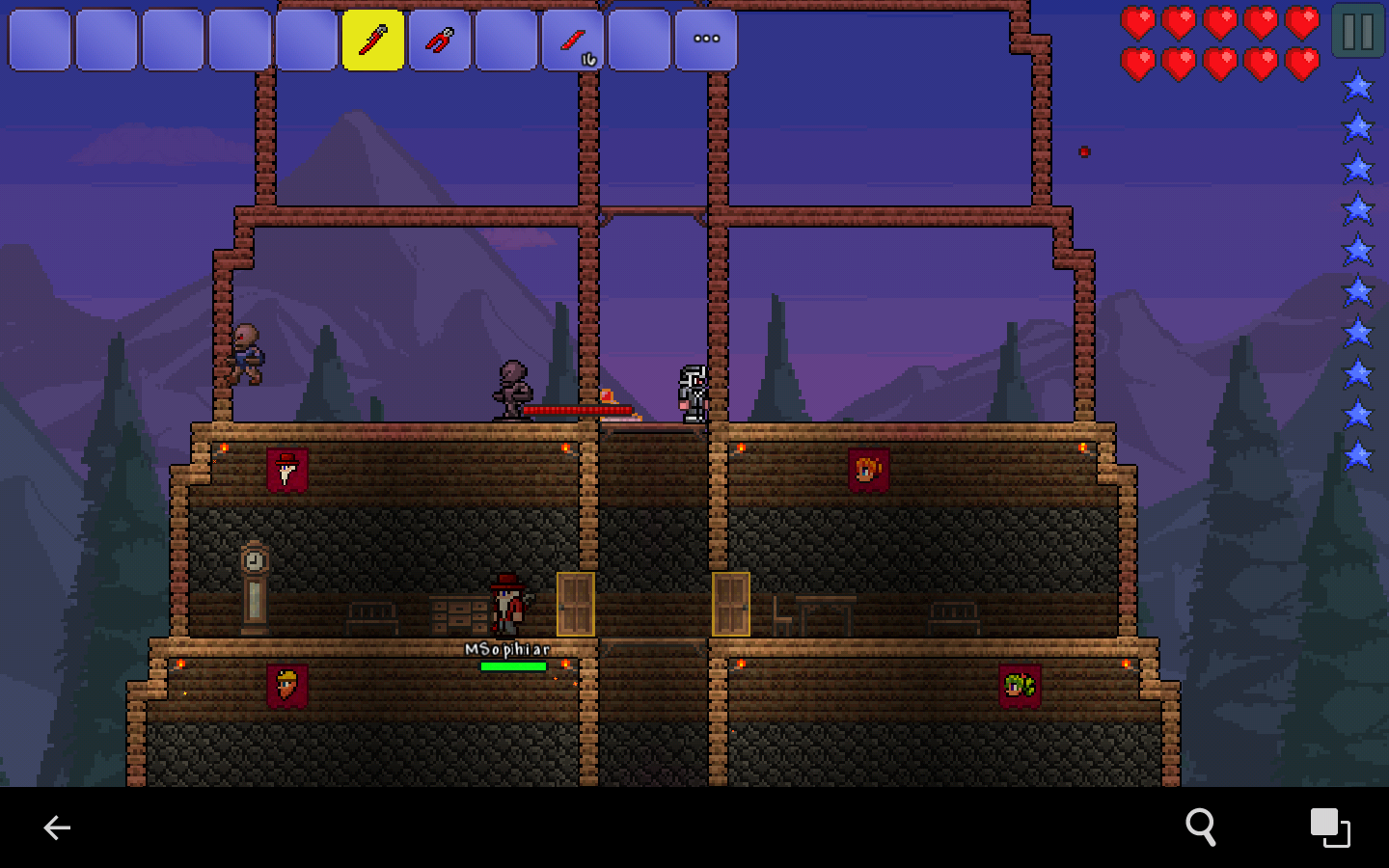Select the blade weapon in the ninth hotbar slot
Screen dimensions: 1389x868
click(573, 40)
